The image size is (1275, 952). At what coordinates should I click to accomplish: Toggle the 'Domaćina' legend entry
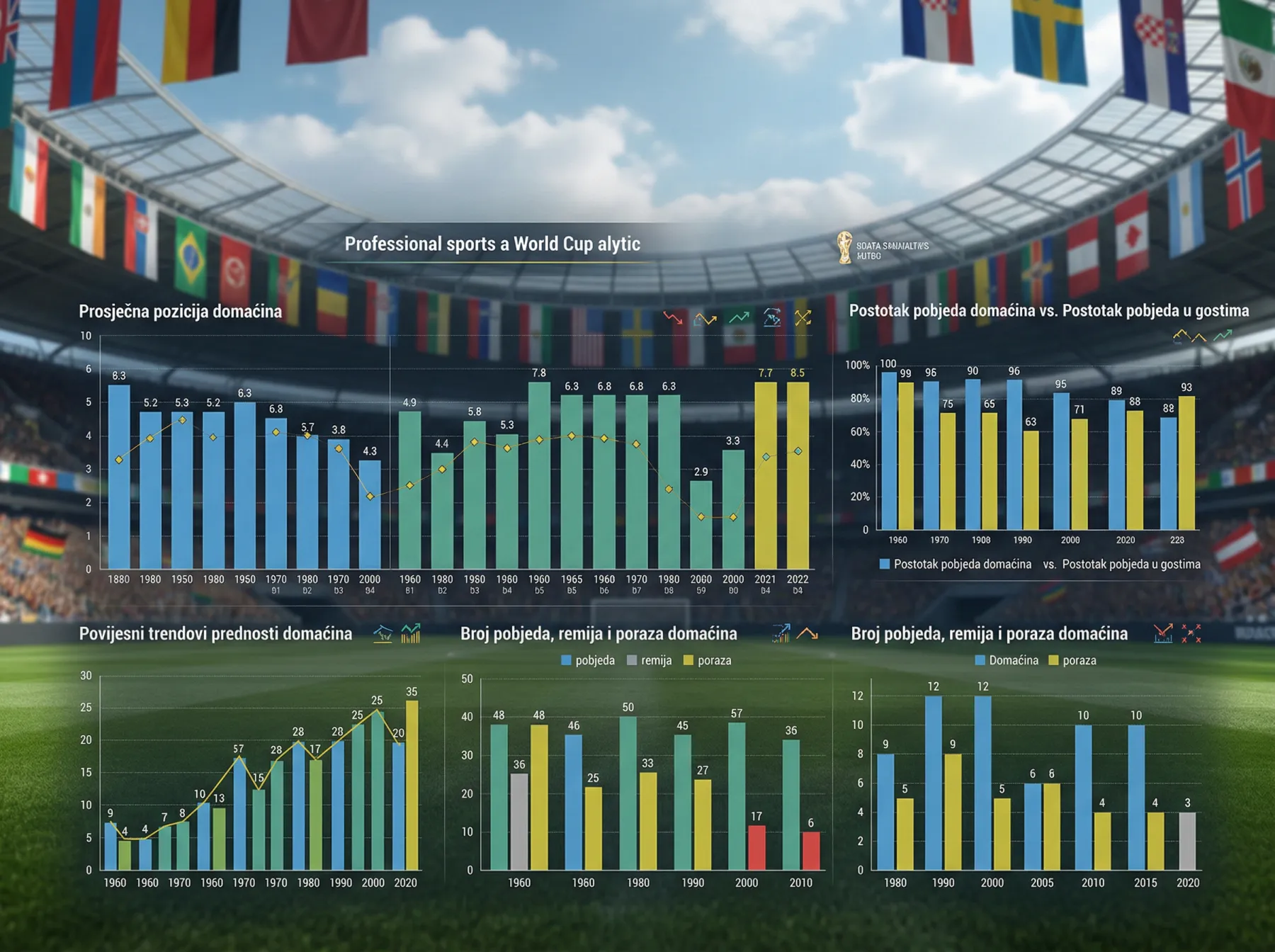[x=1006, y=660]
